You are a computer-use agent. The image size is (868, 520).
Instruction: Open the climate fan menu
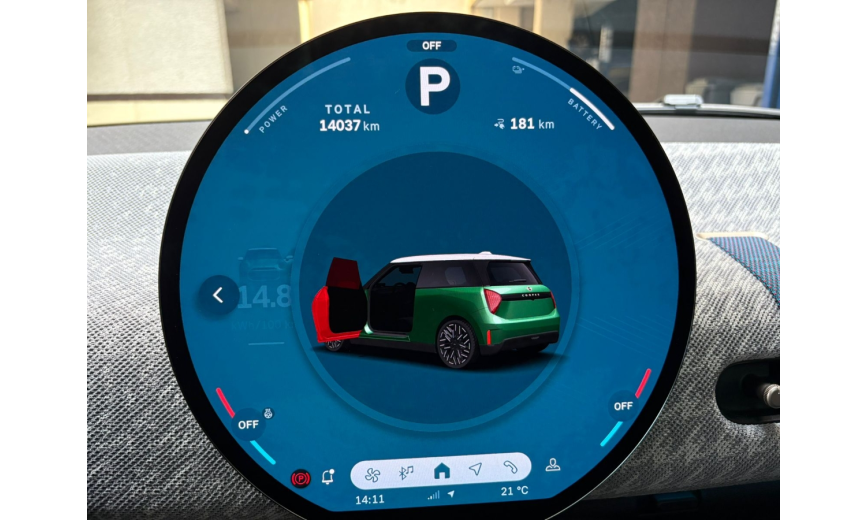[x=373, y=471]
